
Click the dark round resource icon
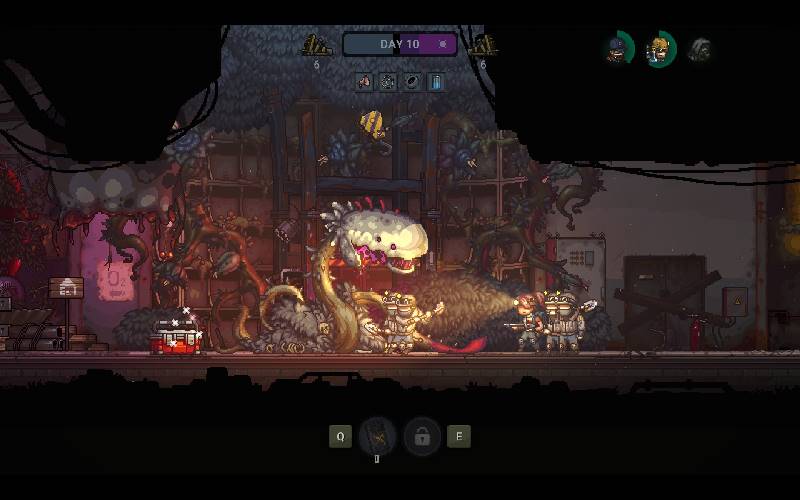[412, 82]
